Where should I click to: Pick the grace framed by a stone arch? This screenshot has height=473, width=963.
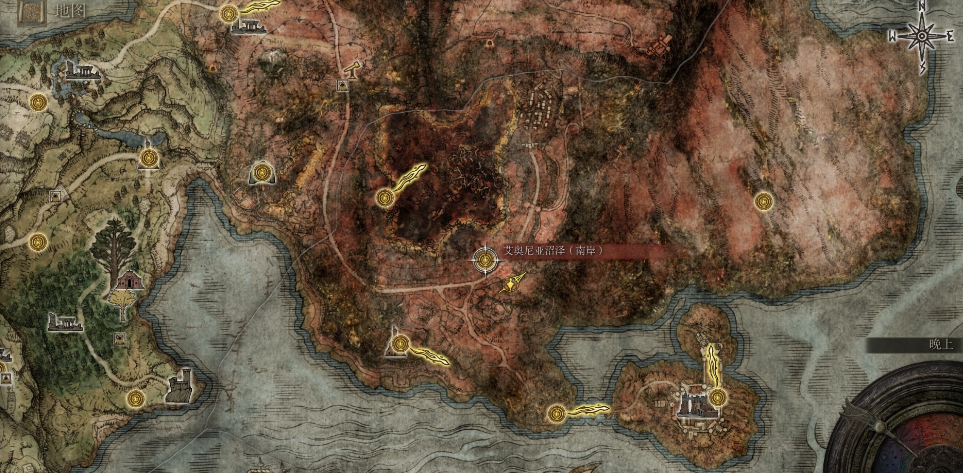click(x=262, y=172)
